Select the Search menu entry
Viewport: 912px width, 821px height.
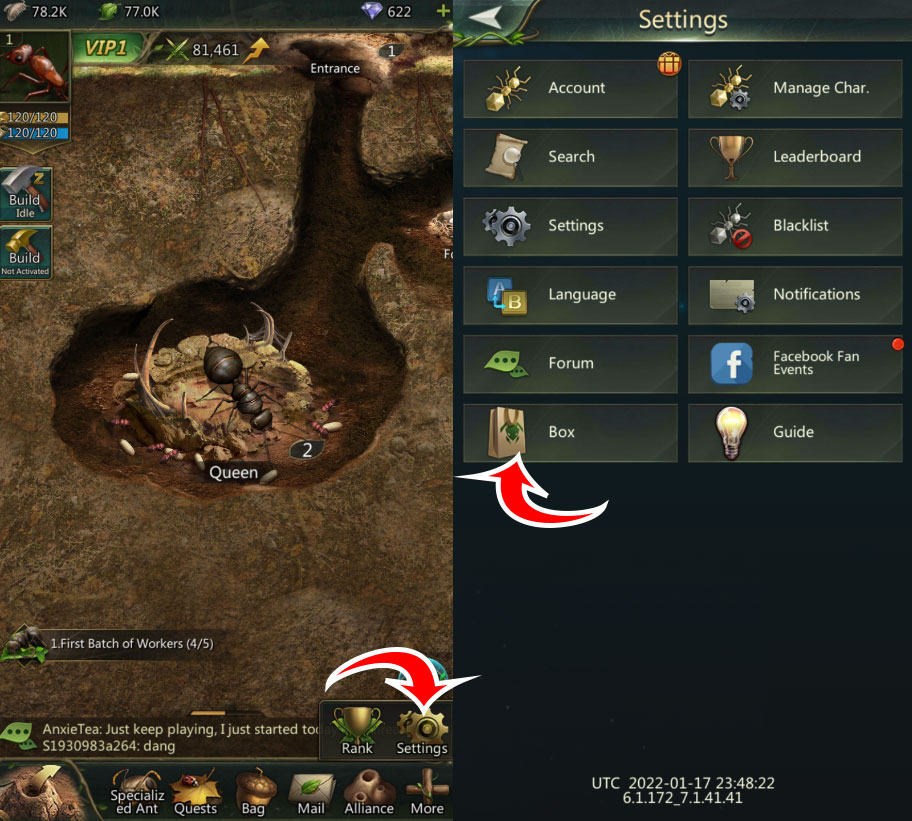[570, 157]
